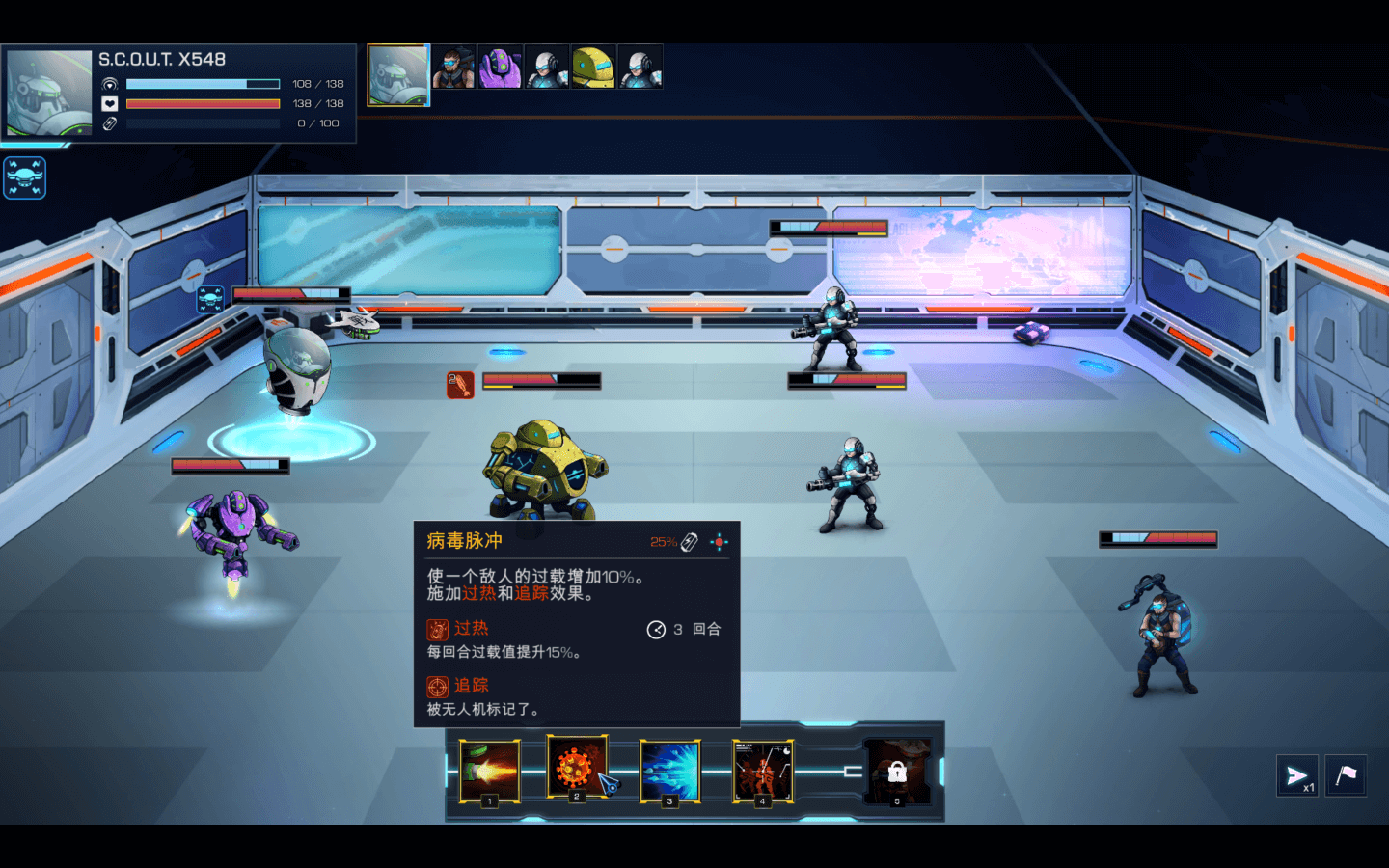Select the bearded goggled soldier turn portrait

tap(452, 68)
